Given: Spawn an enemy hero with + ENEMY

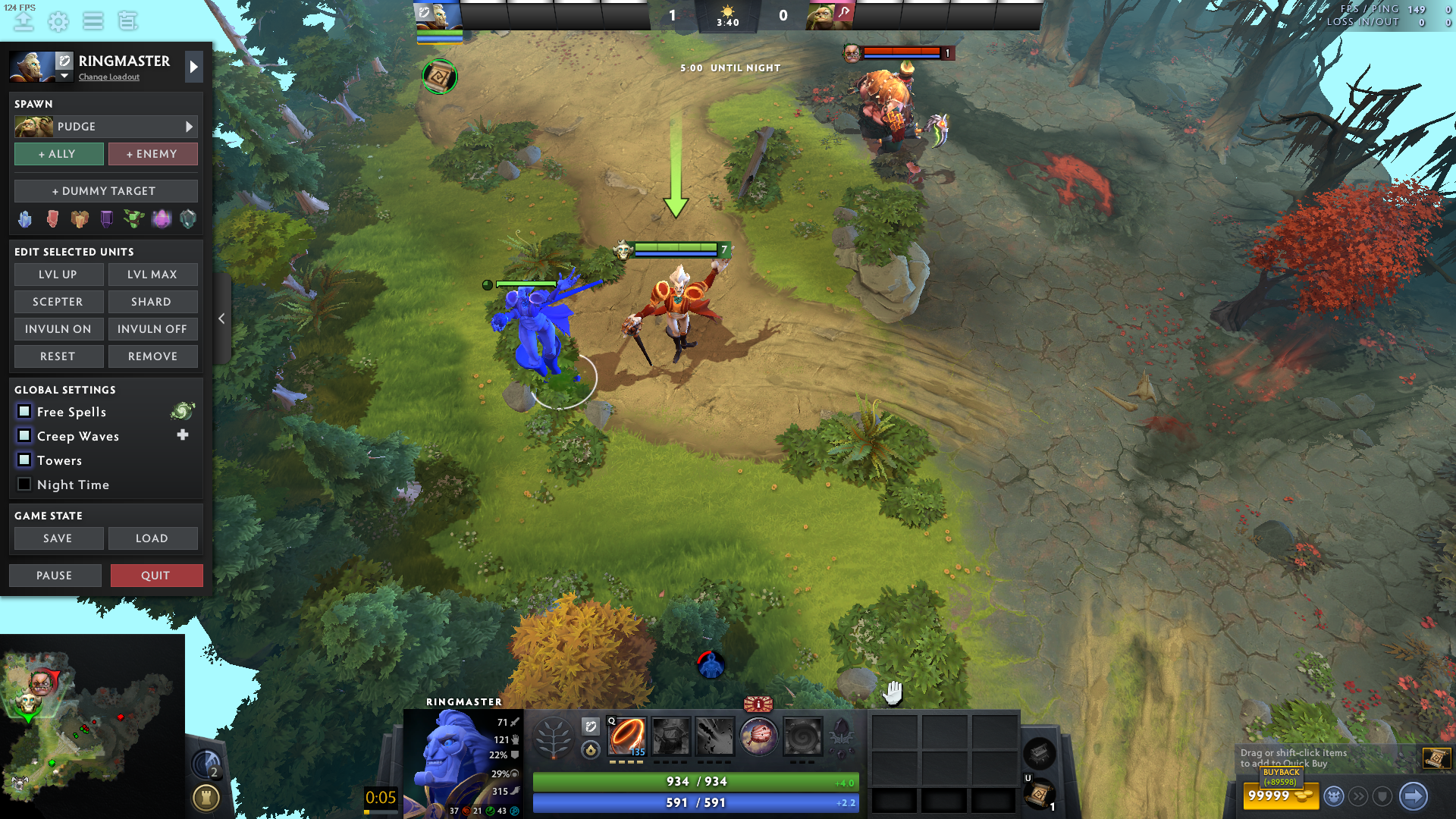Looking at the screenshot, I should click(x=152, y=154).
